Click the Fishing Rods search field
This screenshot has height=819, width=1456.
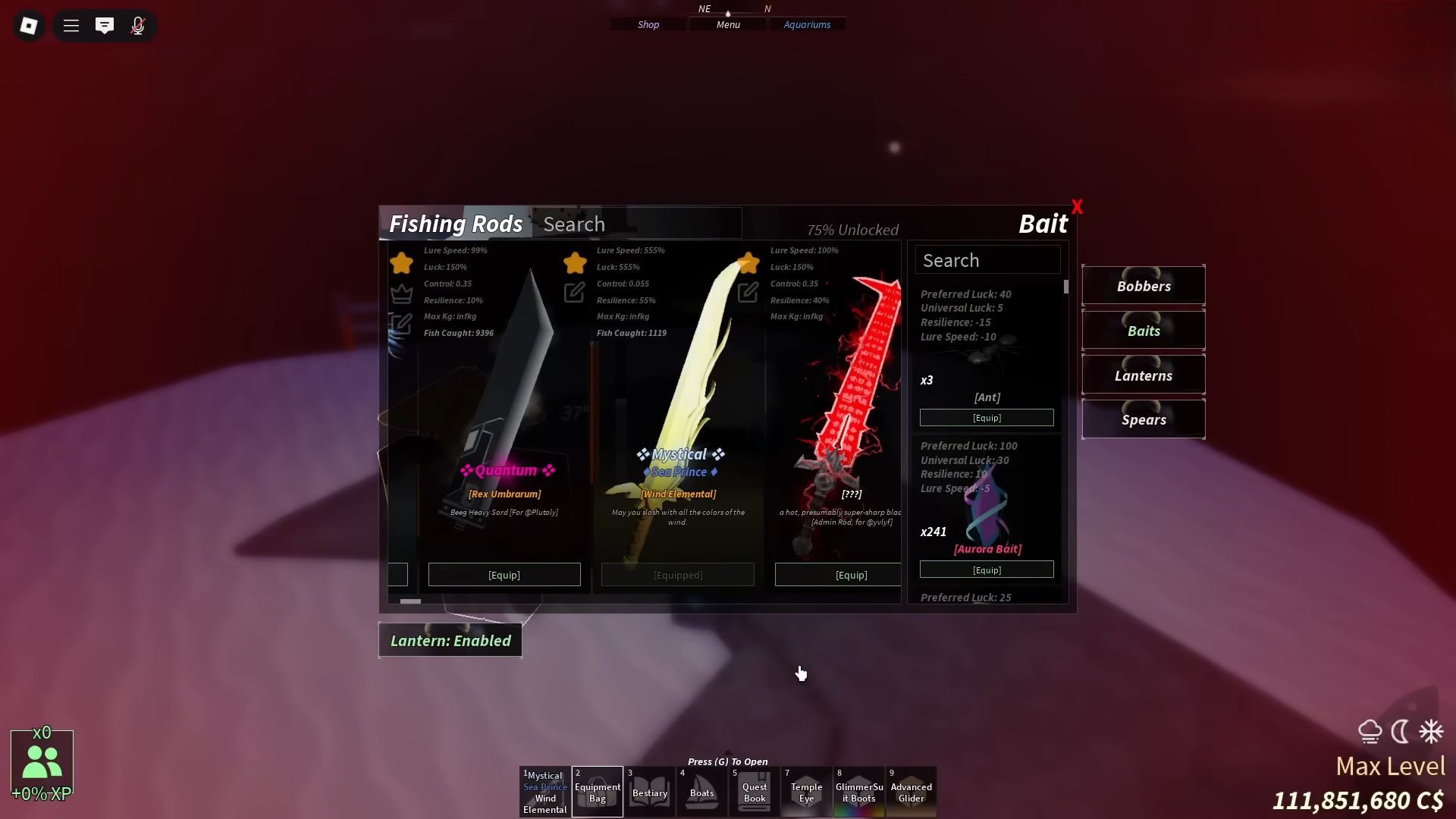point(637,224)
